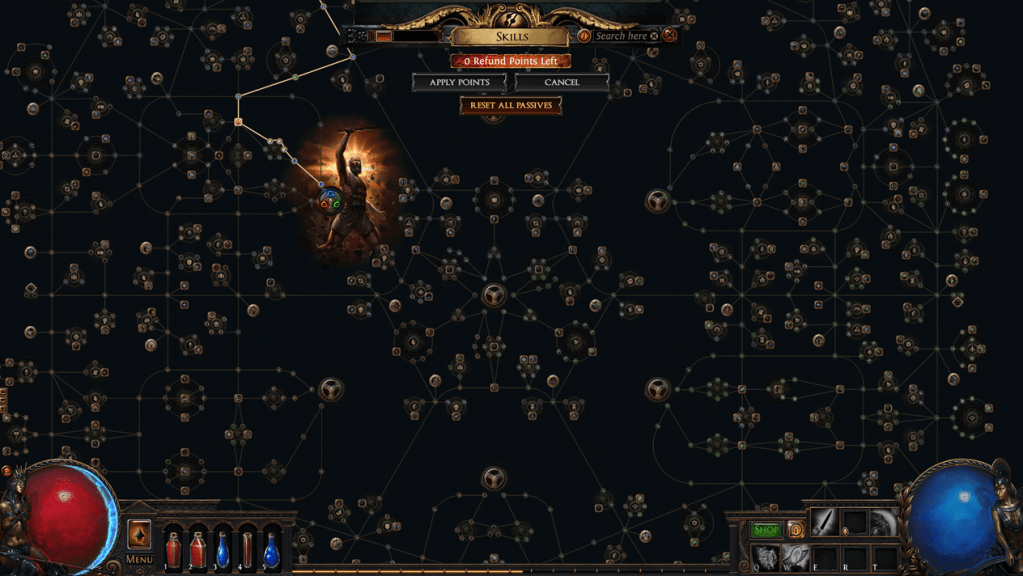Image resolution: width=1023 pixels, height=576 pixels.
Task: Select the sword attack skill slot
Action: click(823, 522)
